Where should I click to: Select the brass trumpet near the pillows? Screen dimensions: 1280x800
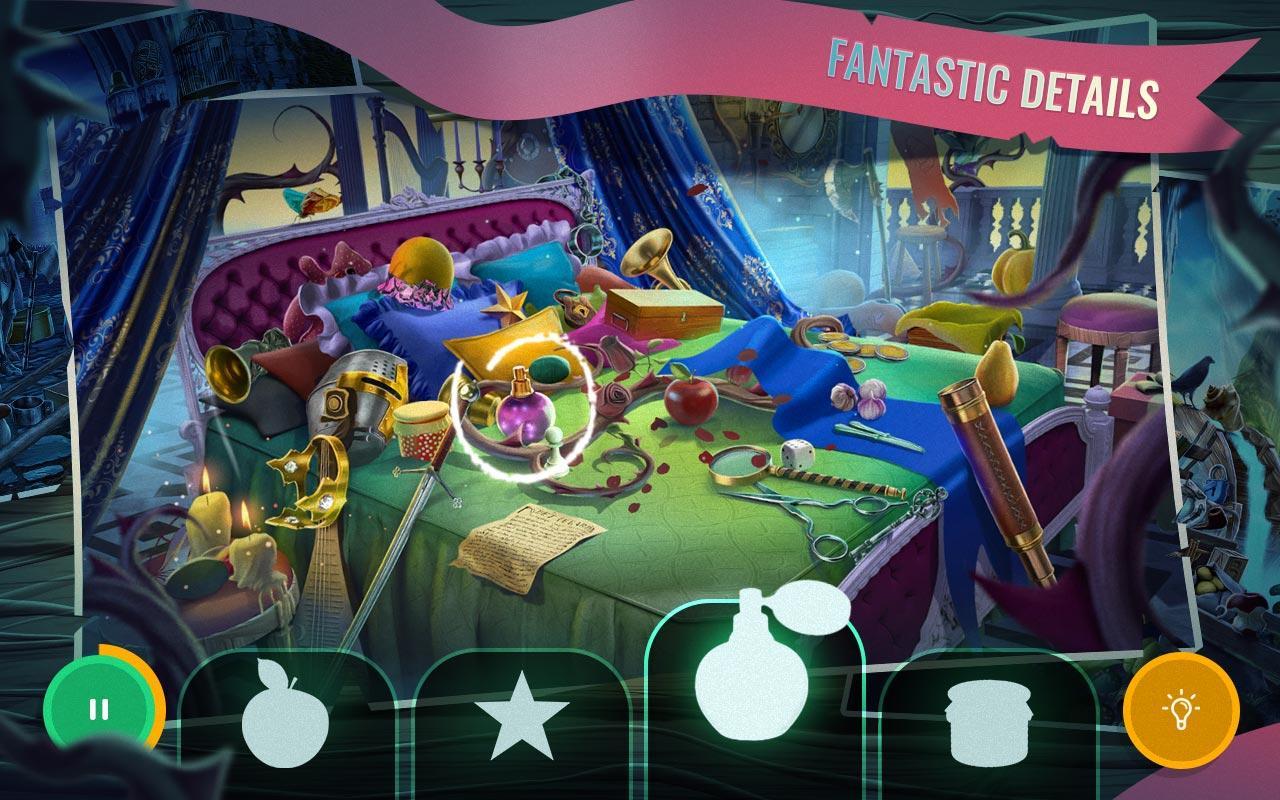pyautogui.click(x=650, y=256)
